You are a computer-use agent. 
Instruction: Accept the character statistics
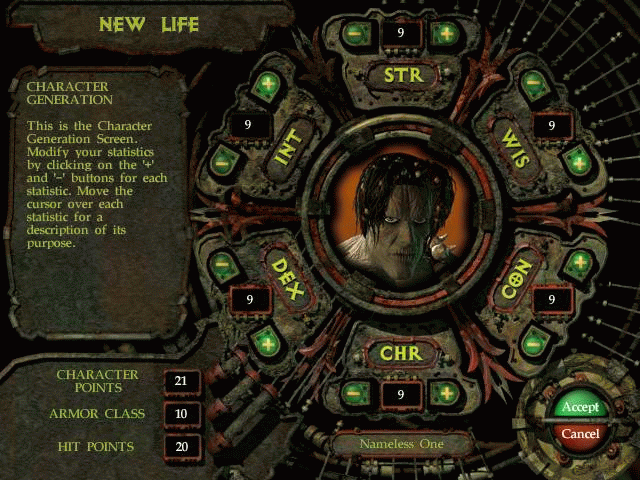tap(580, 407)
